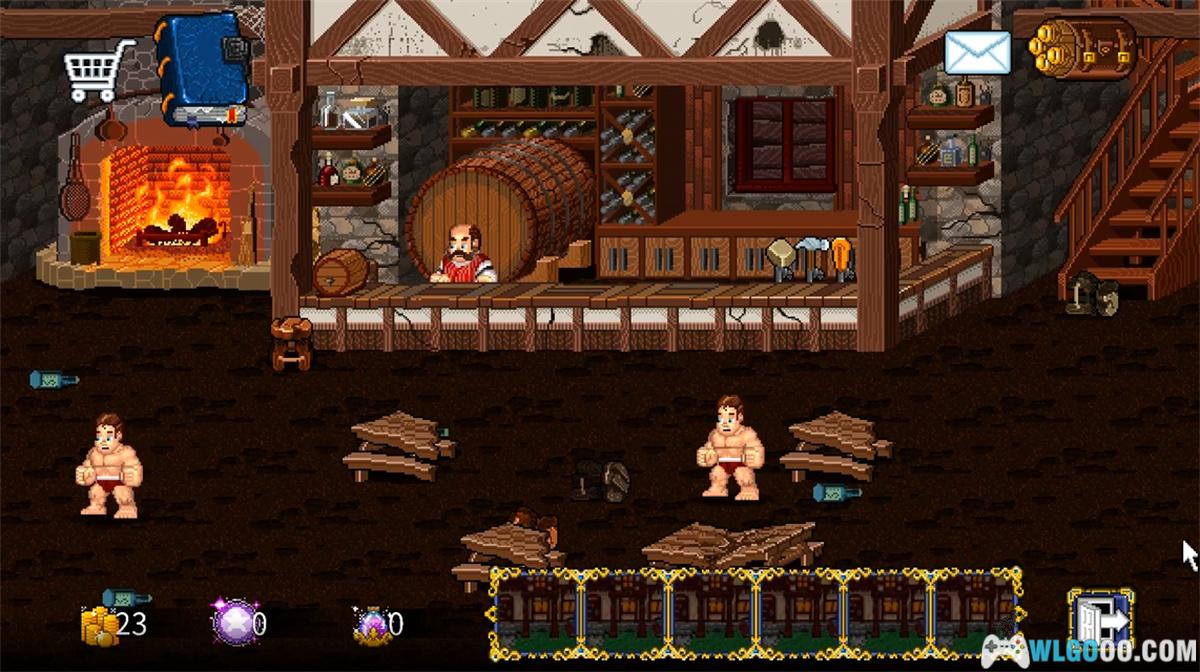
Task: Open the blue spellbook journal
Action: pos(200,68)
